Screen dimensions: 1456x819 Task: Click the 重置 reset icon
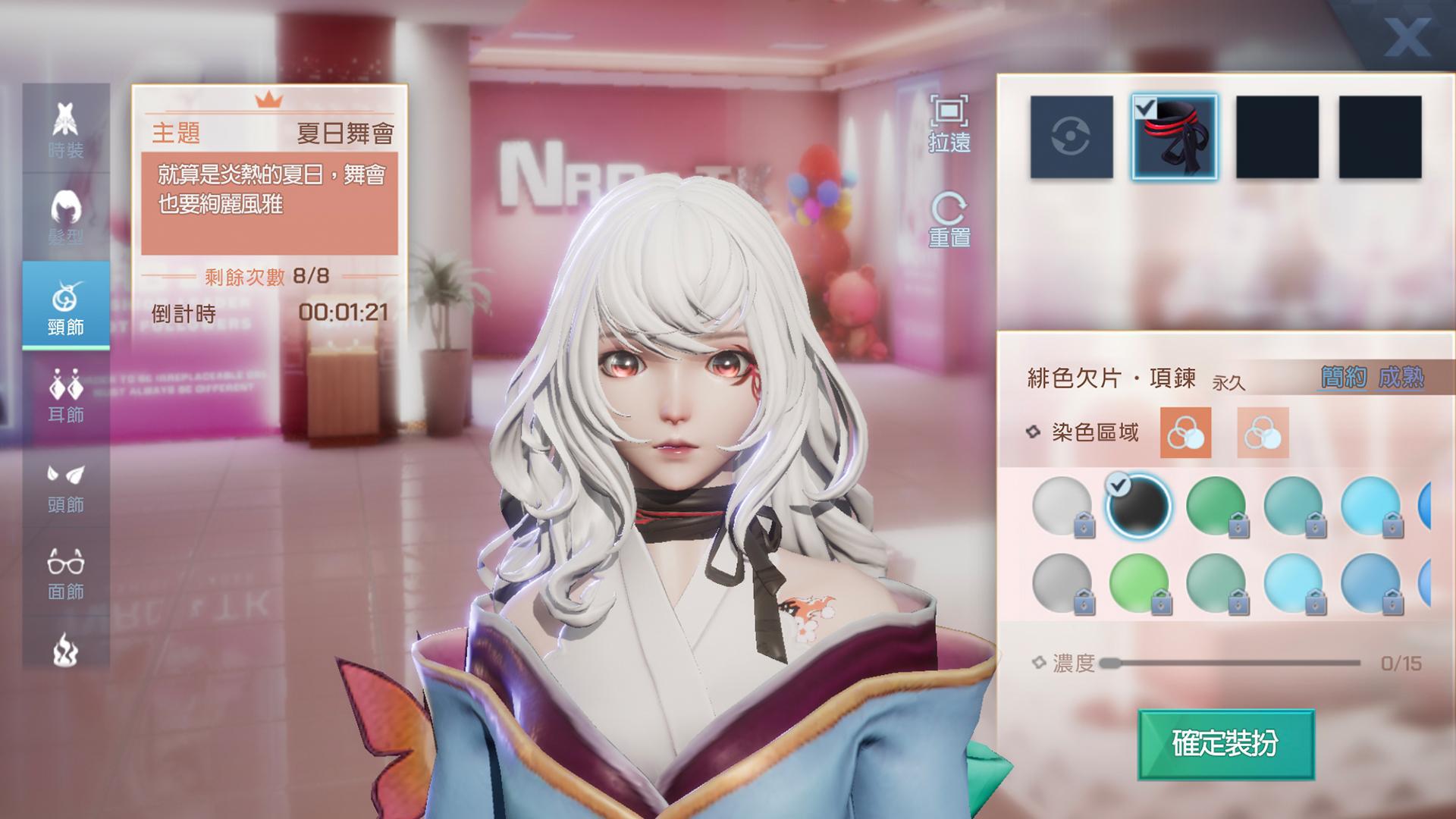[951, 216]
